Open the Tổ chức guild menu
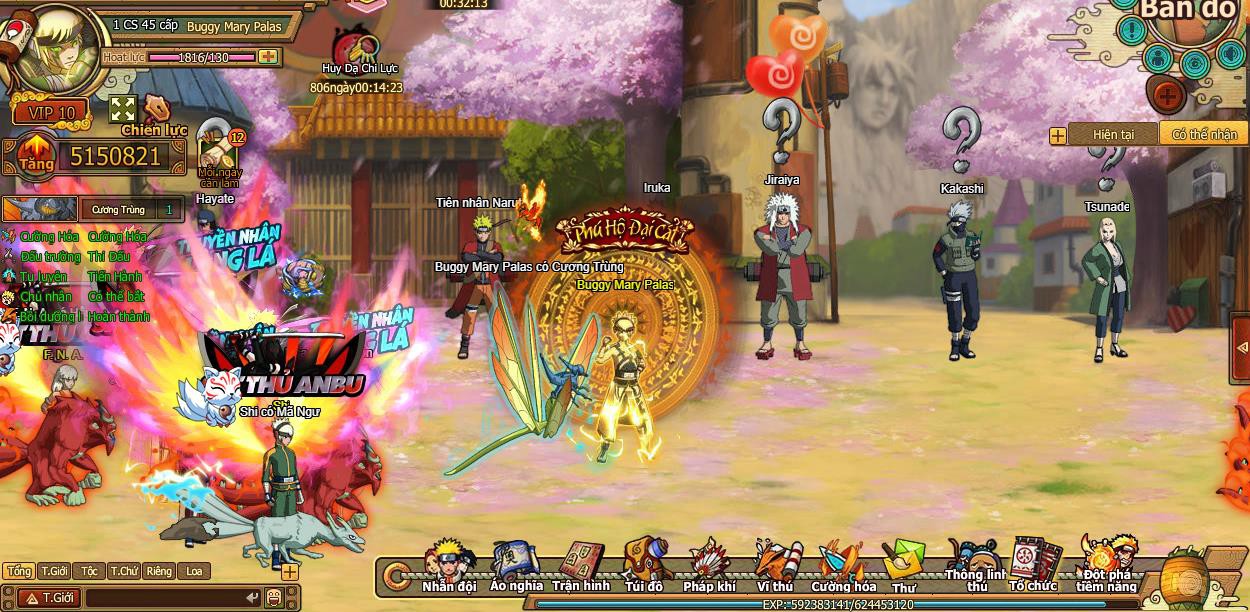 coord(1033,566)
